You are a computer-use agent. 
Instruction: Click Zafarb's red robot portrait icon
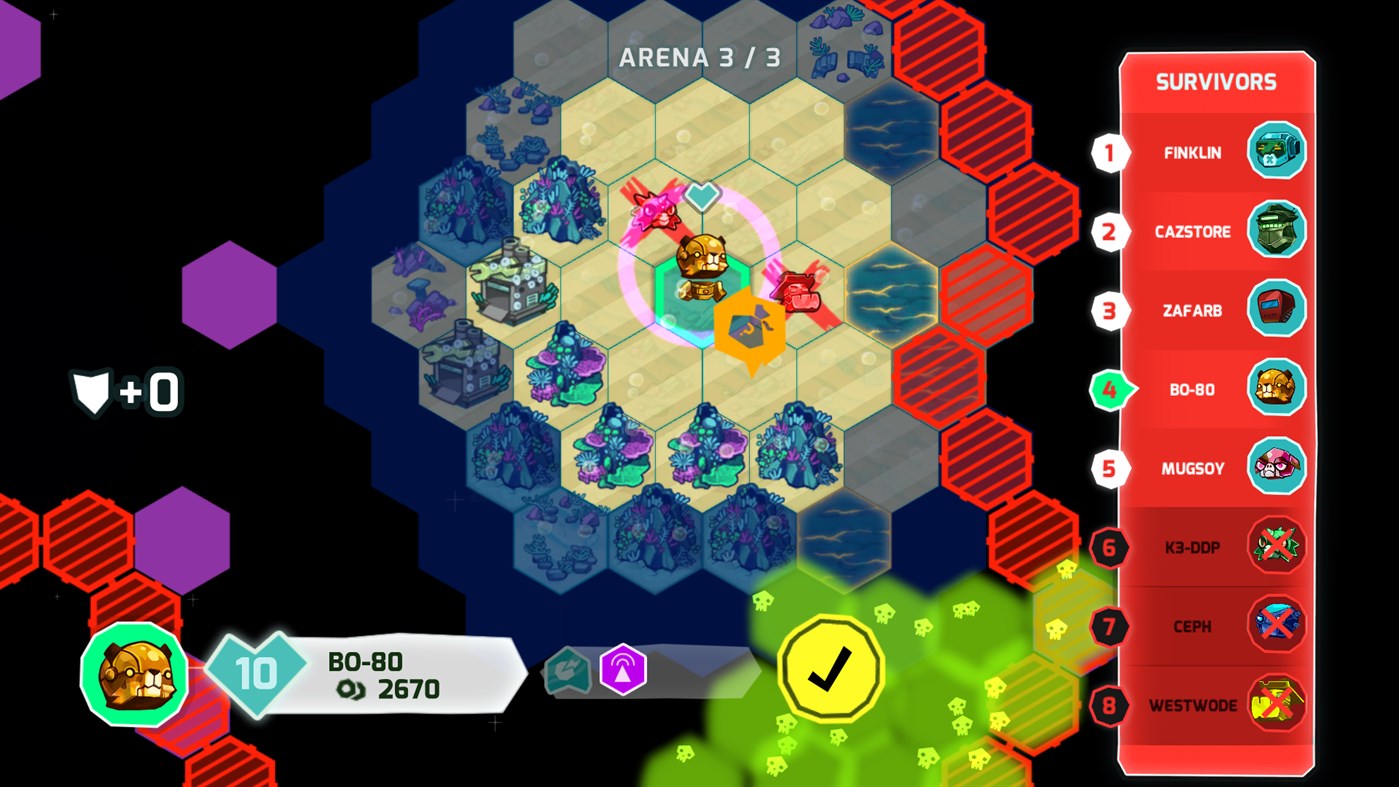pos(1277,310)
